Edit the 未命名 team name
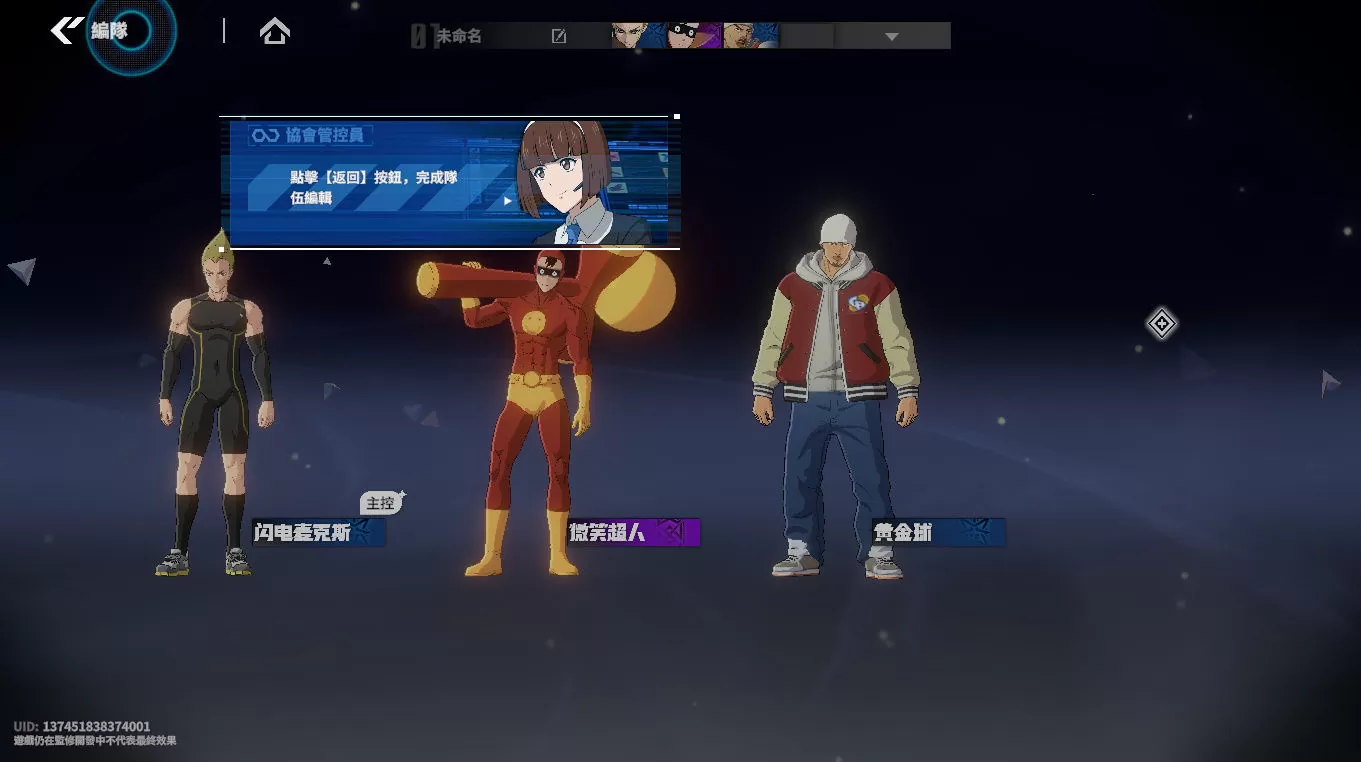1361x762 pixels. tap(559, 37)
